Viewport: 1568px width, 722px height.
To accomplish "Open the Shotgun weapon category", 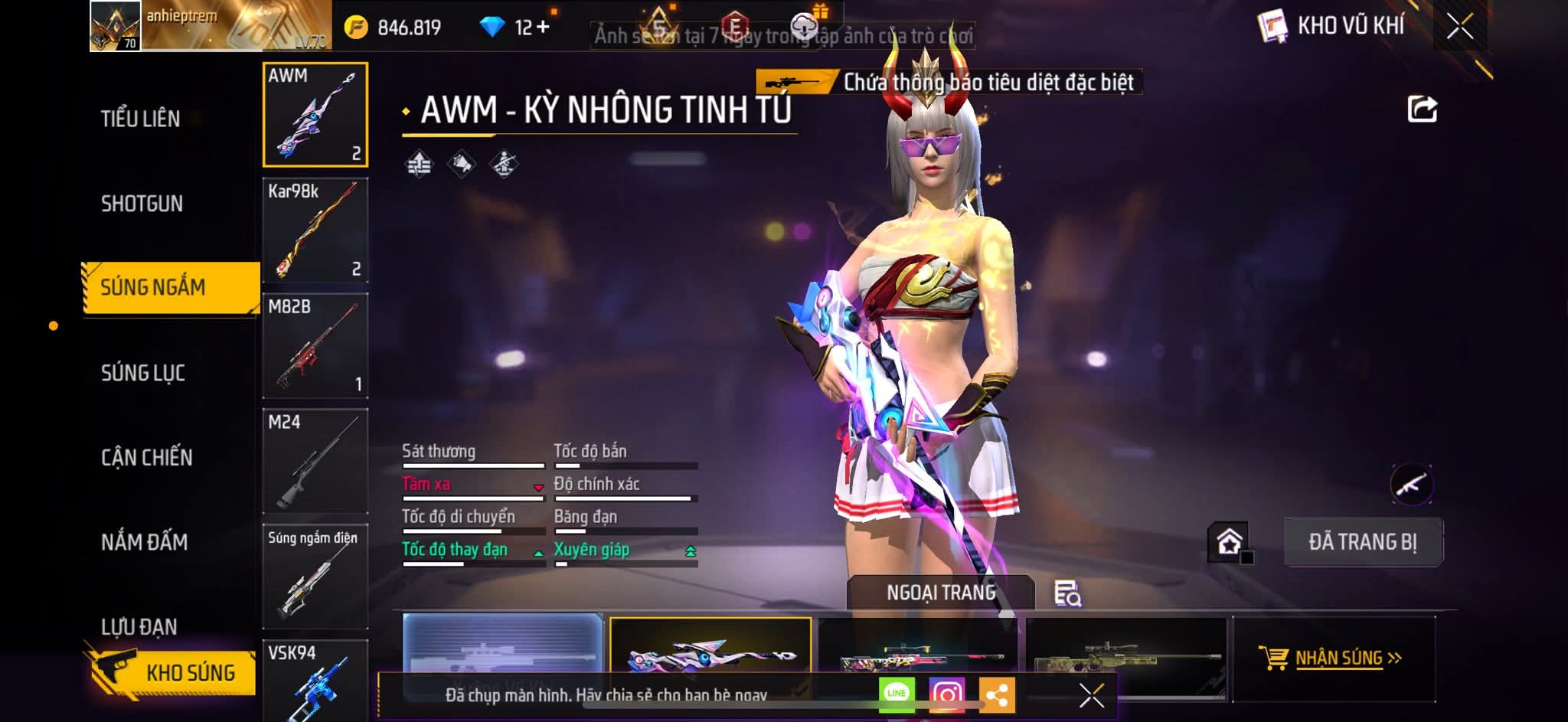I will (x=142, y=204).
